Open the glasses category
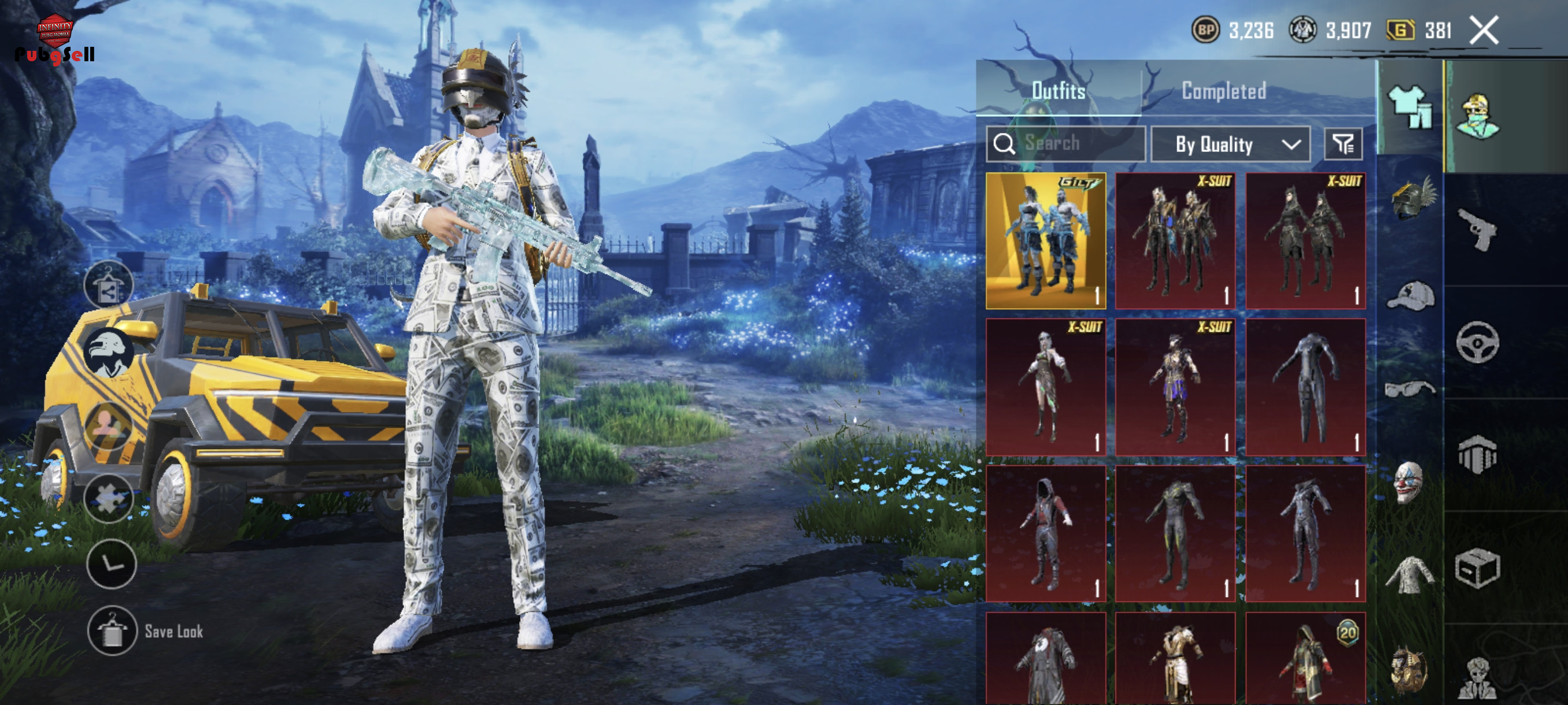Screen dimensions: 1568x705 tap(1410, 388)
